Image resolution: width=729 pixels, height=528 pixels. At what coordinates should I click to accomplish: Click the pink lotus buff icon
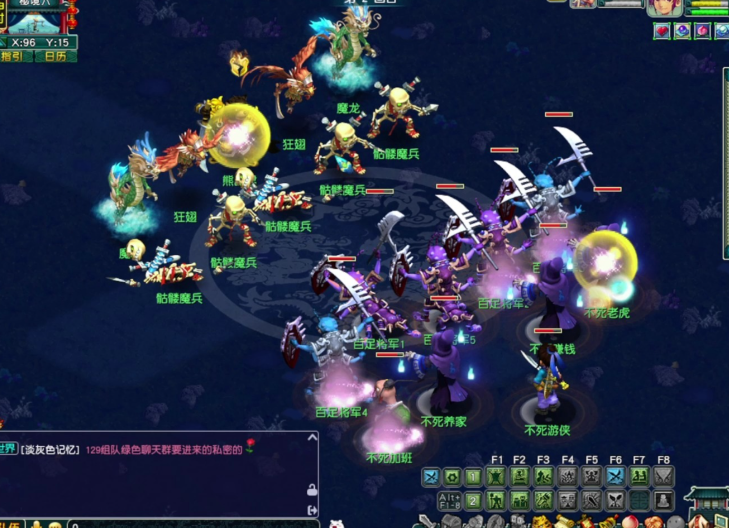click(x=703, y=31)
